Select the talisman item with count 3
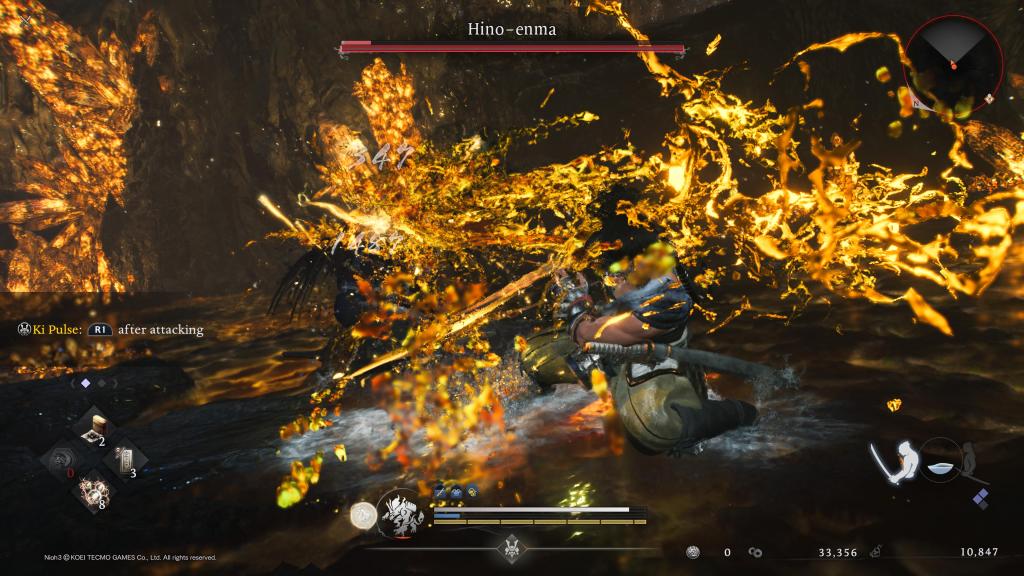 [x=125, y=461]
